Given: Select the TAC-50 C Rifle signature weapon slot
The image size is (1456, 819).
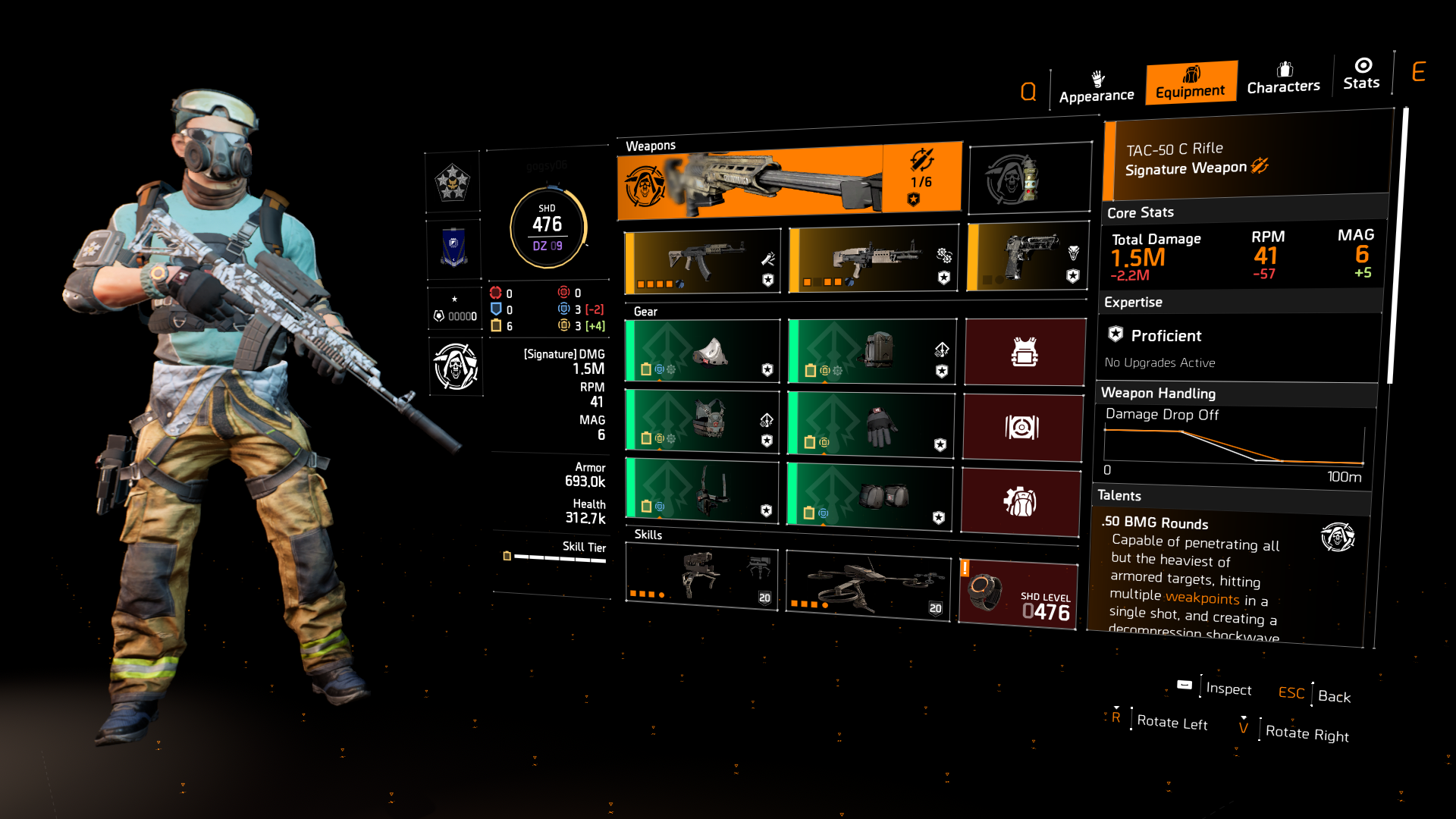Looking at the screenshot, I should (x=789, y=177).
